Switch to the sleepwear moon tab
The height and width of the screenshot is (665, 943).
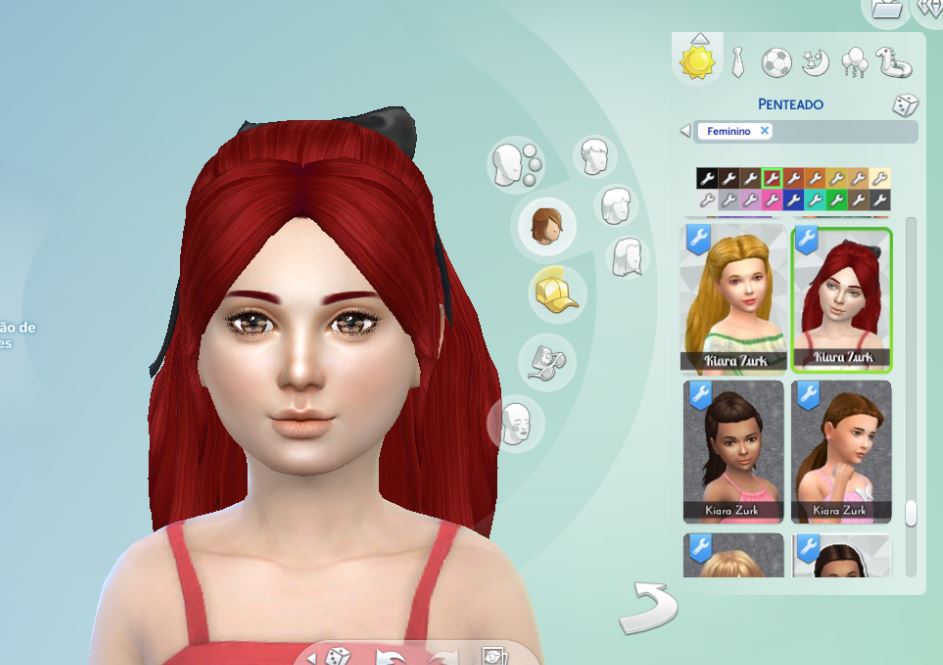(816, 63)
